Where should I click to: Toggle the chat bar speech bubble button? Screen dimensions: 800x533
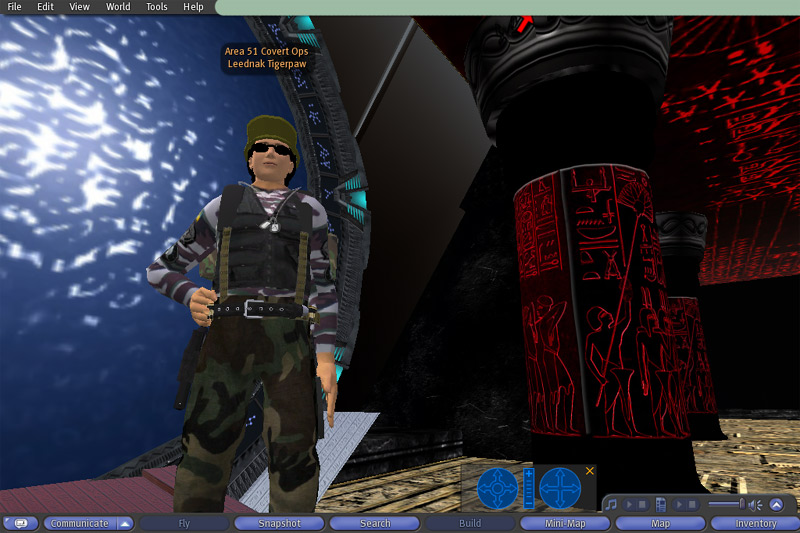point(20,523)
